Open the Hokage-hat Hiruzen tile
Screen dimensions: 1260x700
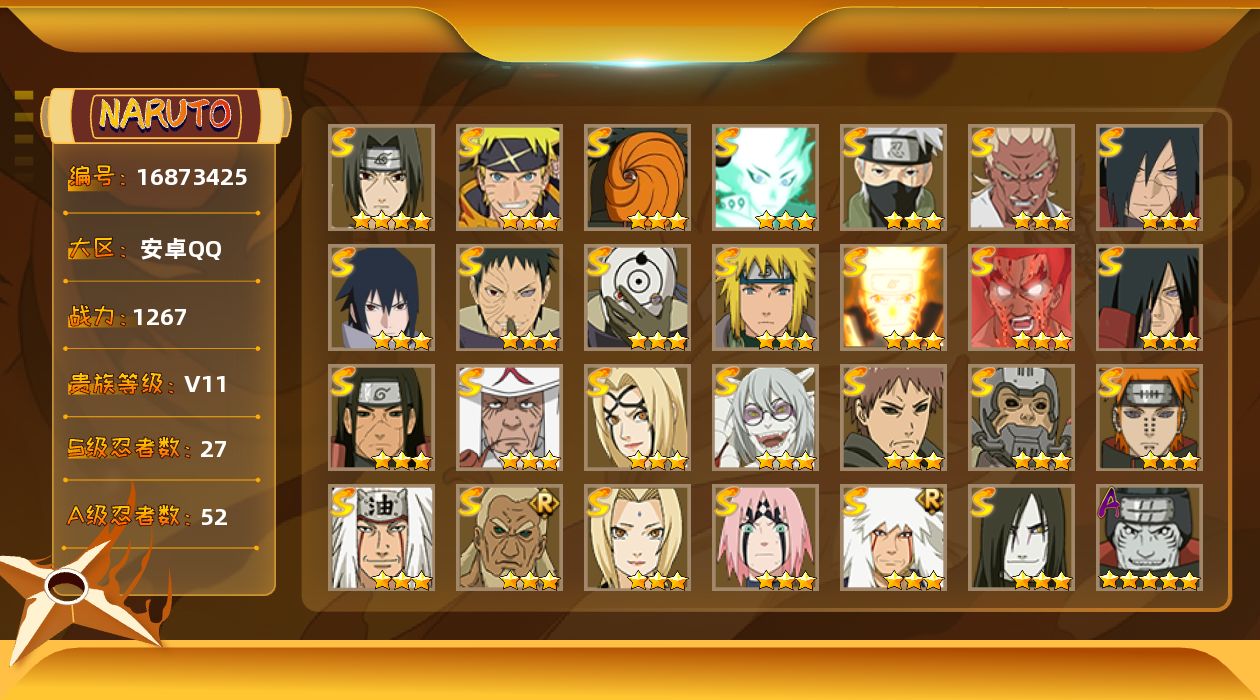(509, 418)
